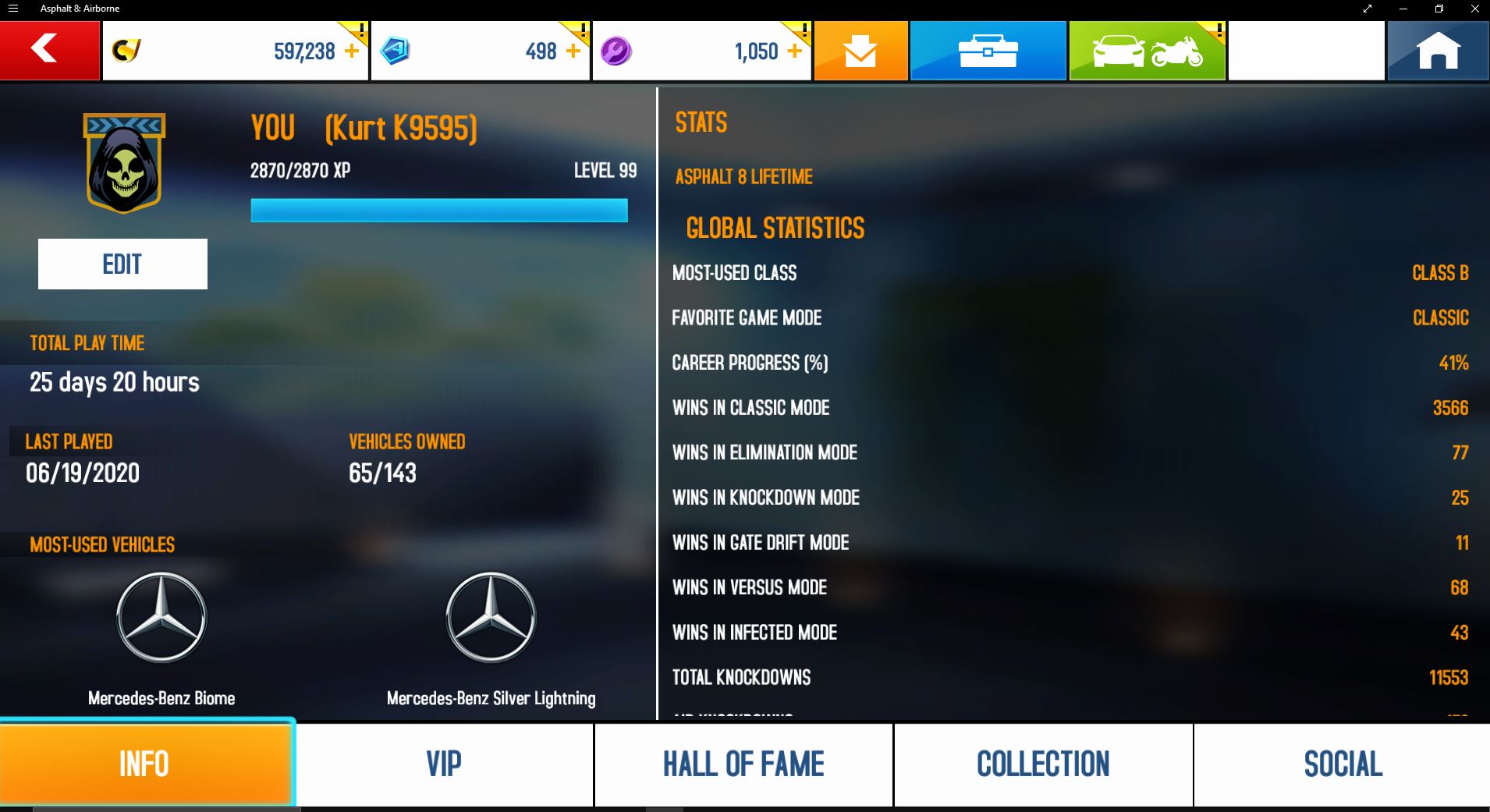Viewport: 1490px width, 812px height.
Task: Open the orange inbox mail button
Action: pos(860,51)
